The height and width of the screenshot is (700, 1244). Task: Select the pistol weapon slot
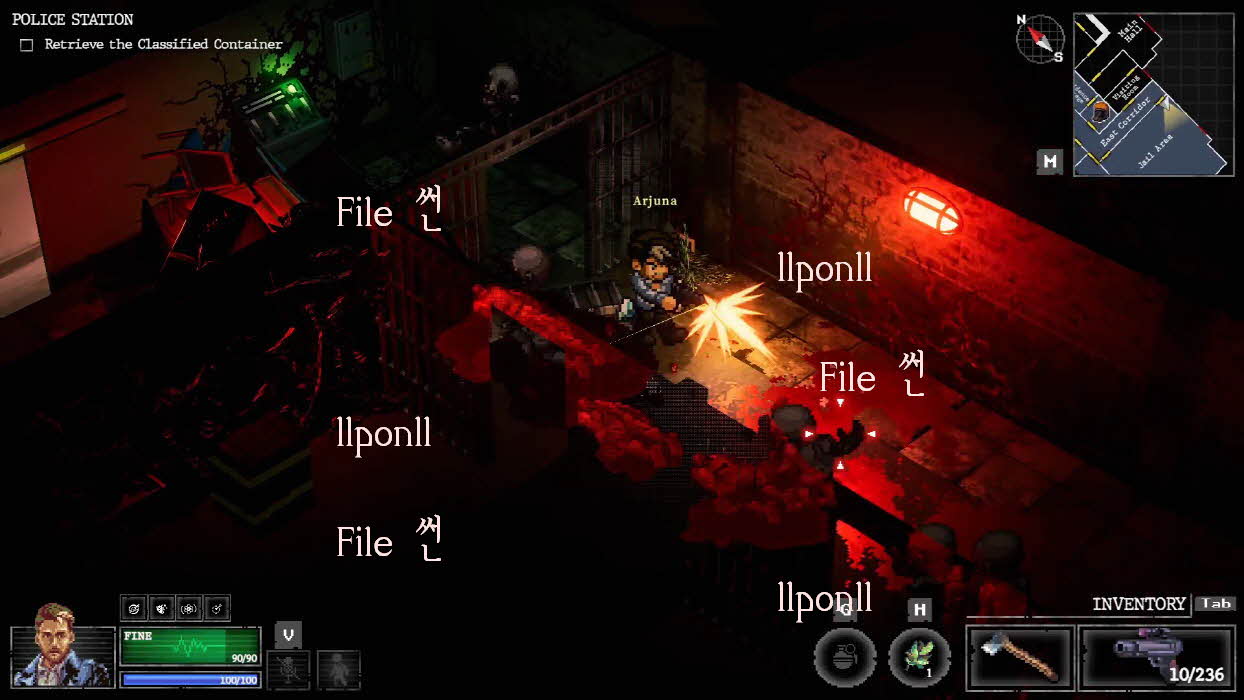pyautogui.click(x=1156, y=657)
